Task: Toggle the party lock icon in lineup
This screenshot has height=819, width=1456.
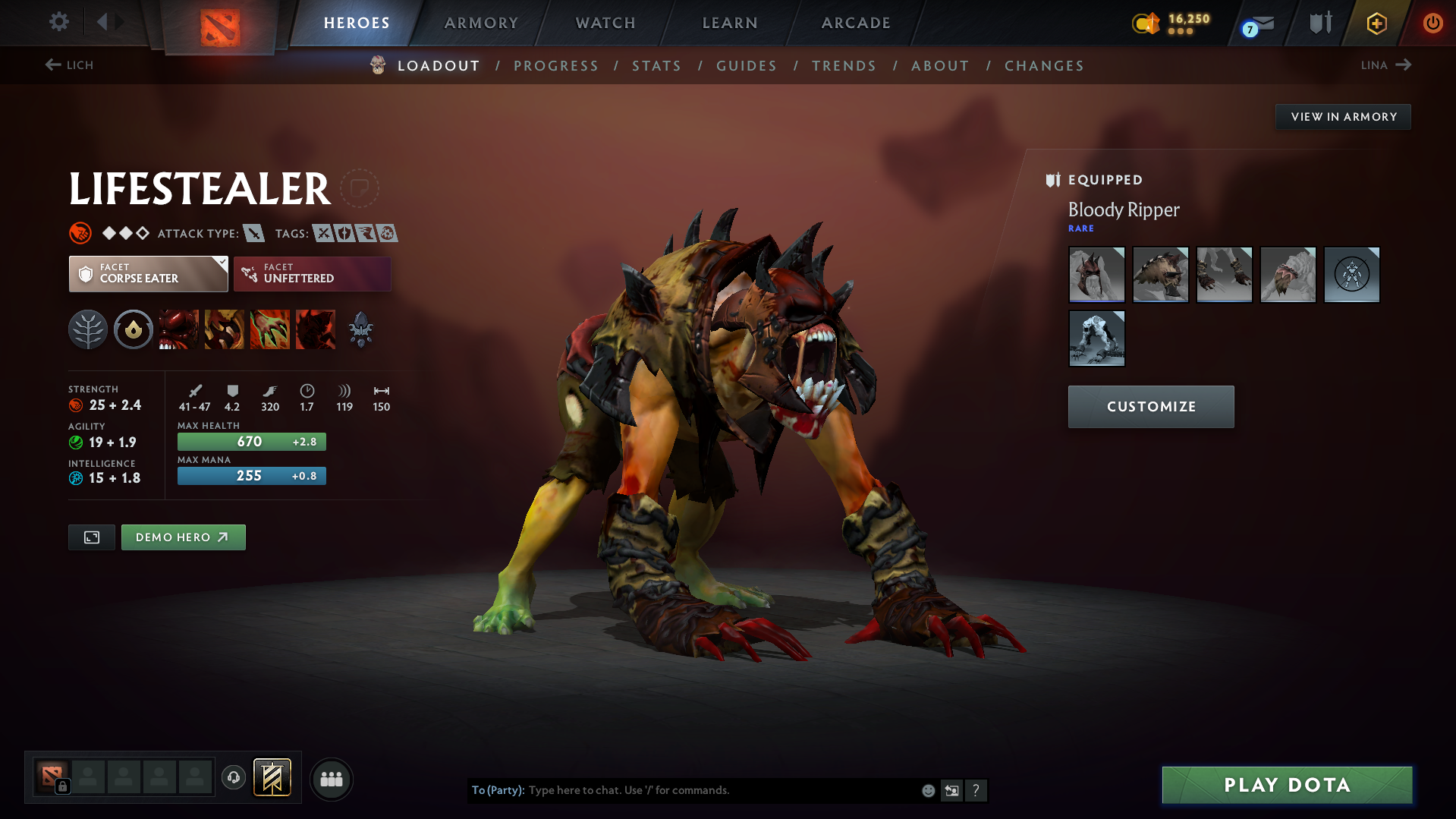Action: [x=62, y=787]
